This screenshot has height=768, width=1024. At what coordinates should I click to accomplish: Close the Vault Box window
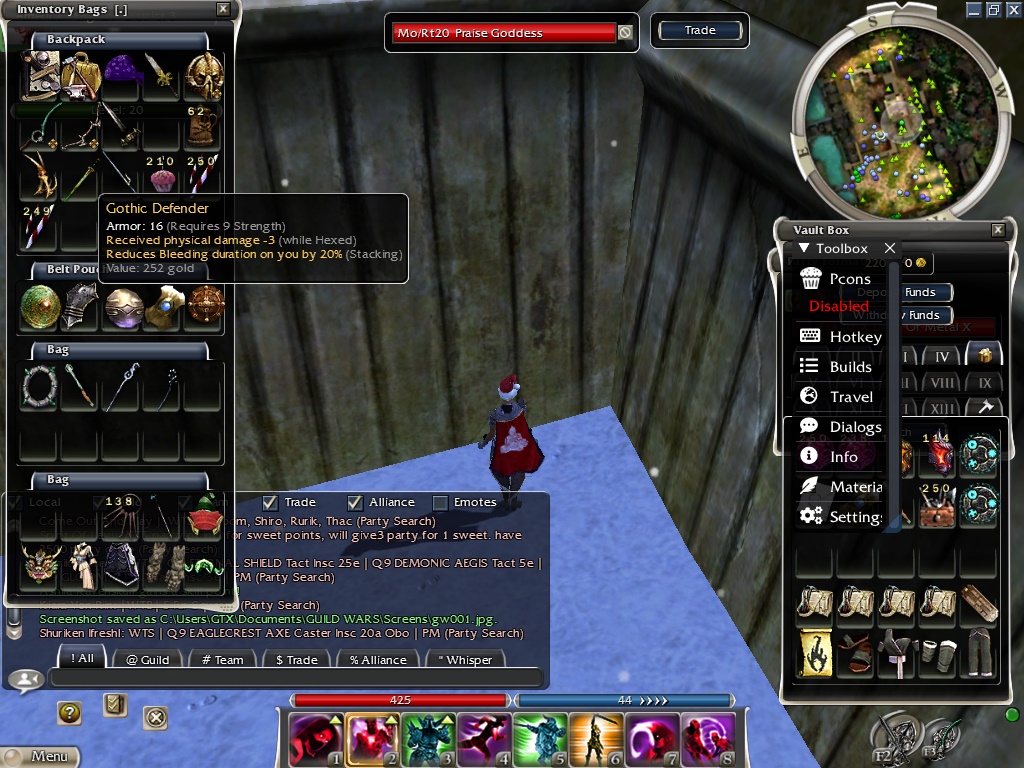[x=997, y=230]
